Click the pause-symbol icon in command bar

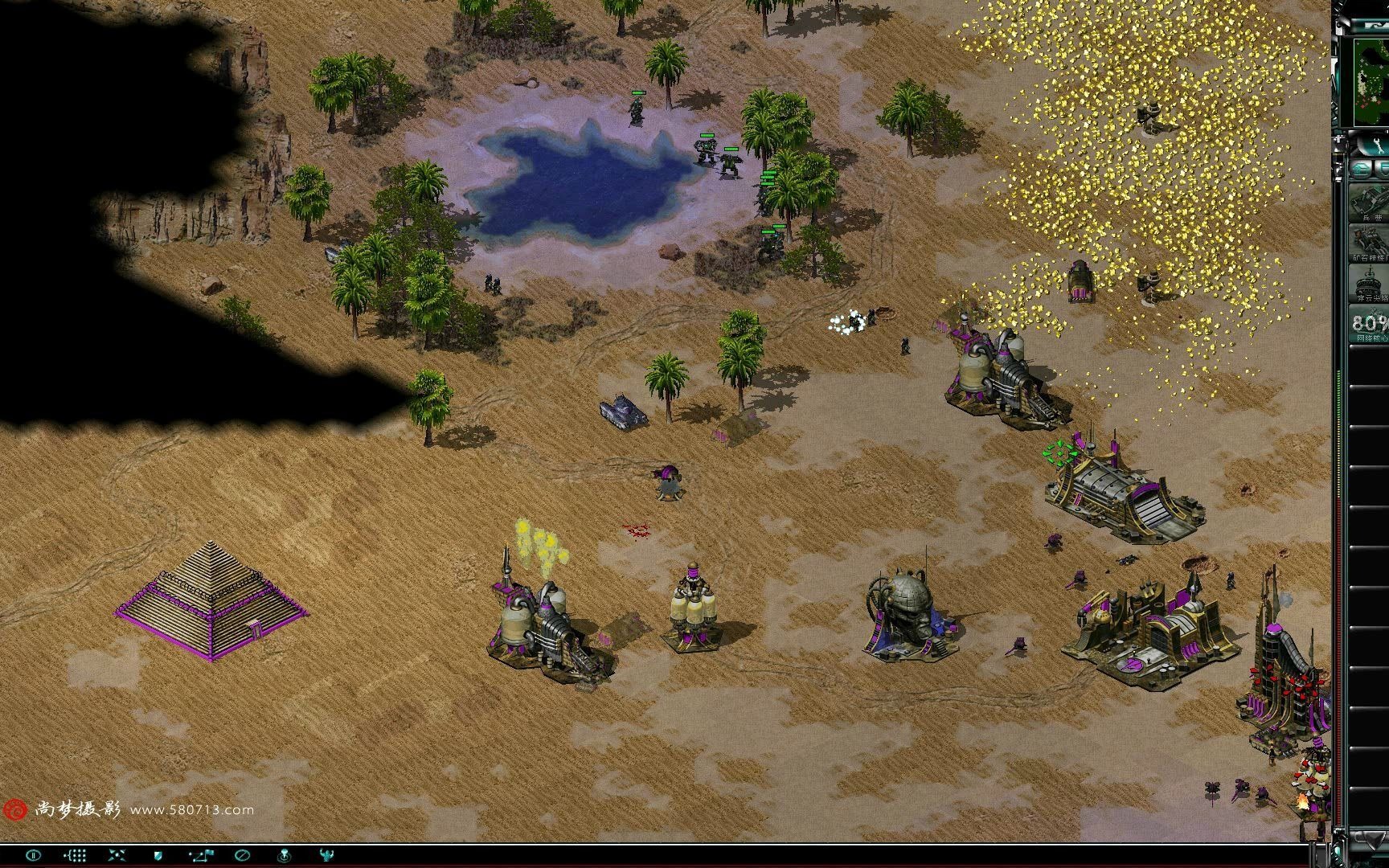tap(33, 855)
